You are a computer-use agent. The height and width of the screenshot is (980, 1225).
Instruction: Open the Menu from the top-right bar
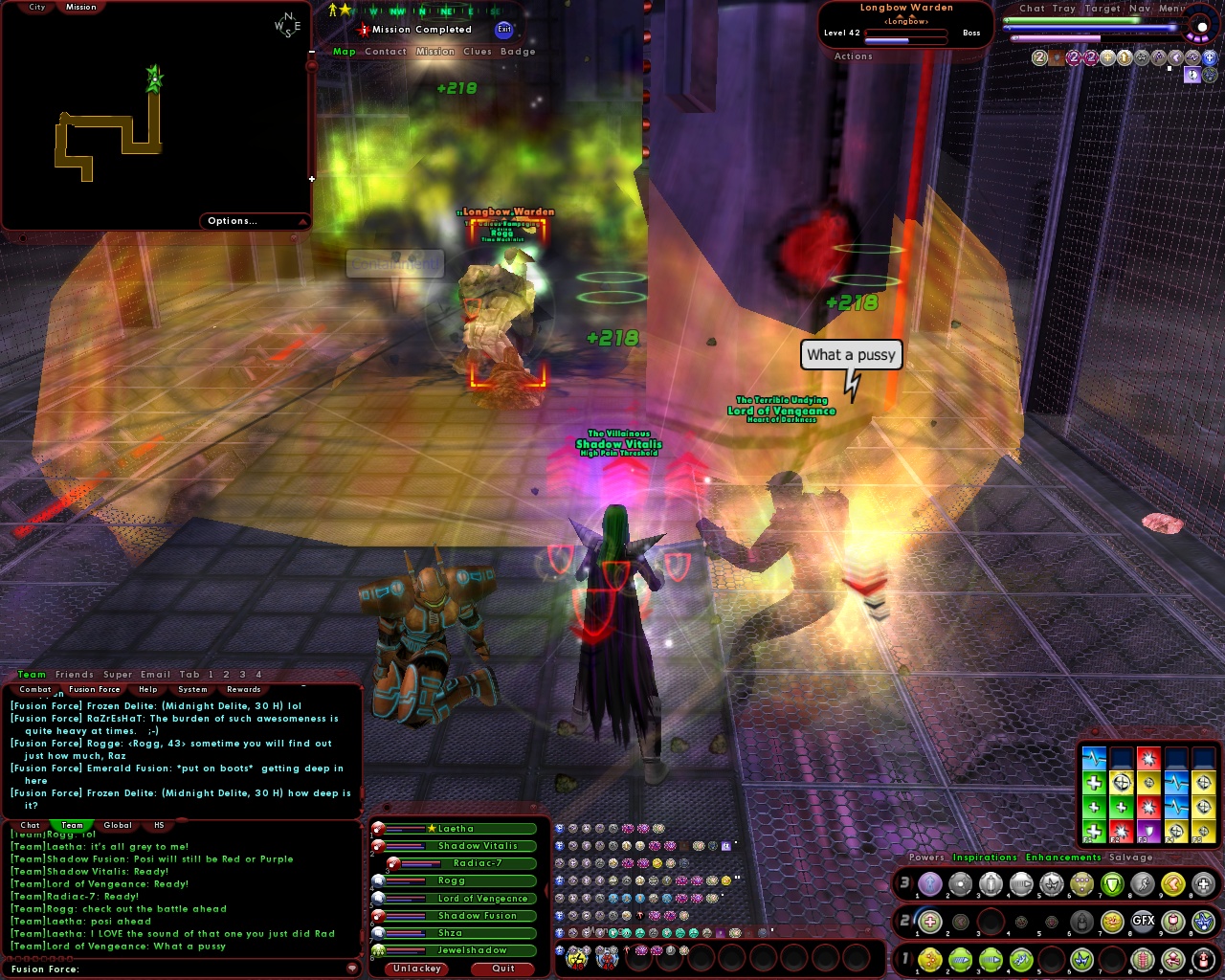[1174, 9]
